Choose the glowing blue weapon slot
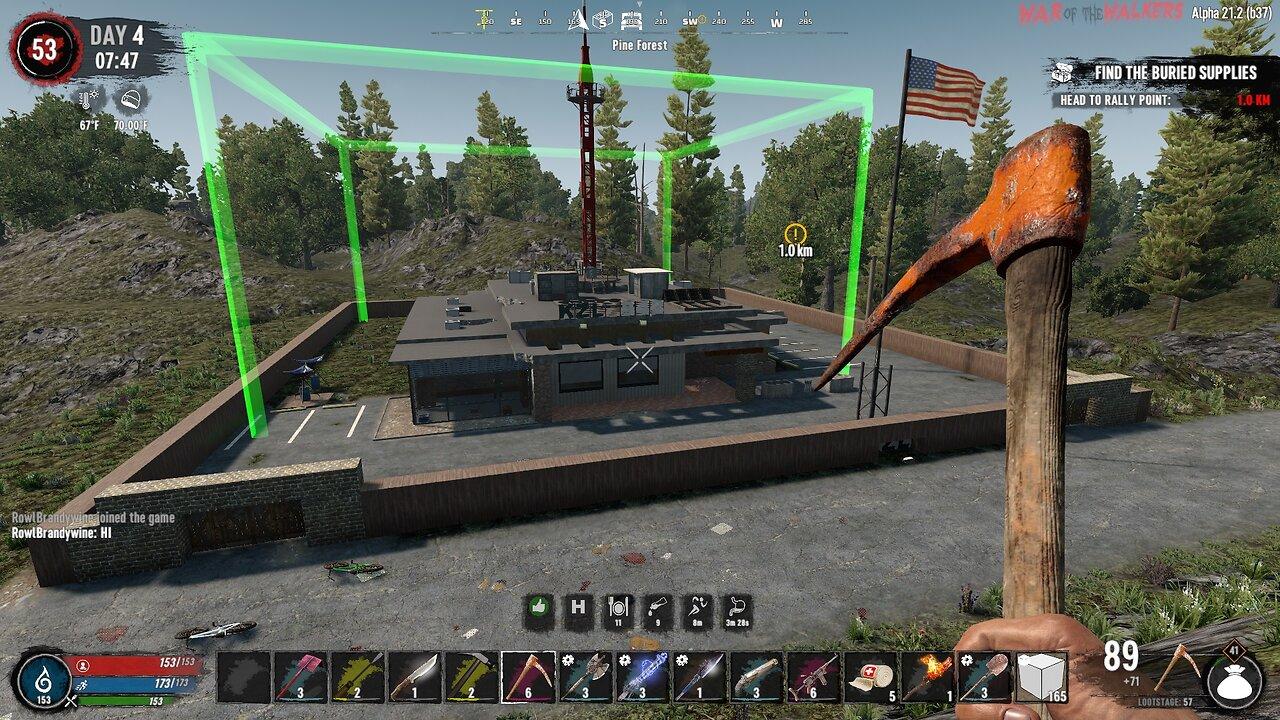The height and width of the screenshot is (720, 1280). click(643, 676)
